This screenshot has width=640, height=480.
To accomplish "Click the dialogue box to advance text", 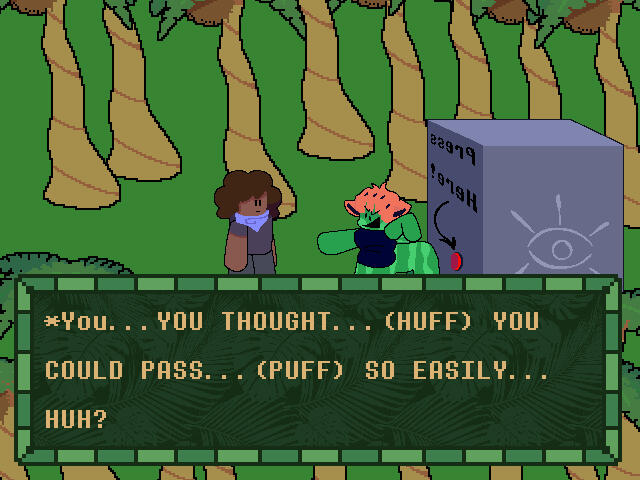I will [x=320, y=372].
